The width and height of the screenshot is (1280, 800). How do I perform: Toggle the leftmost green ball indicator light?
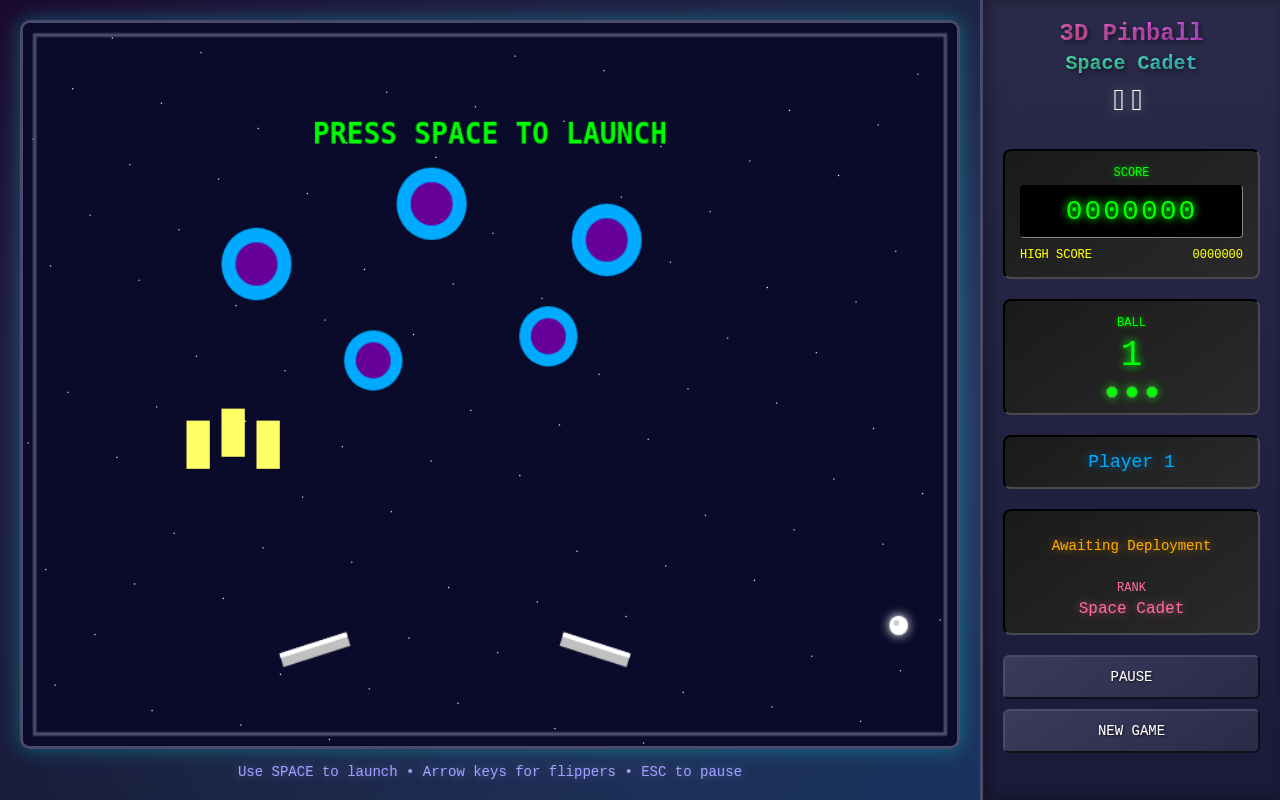(x=1111, y=392)
